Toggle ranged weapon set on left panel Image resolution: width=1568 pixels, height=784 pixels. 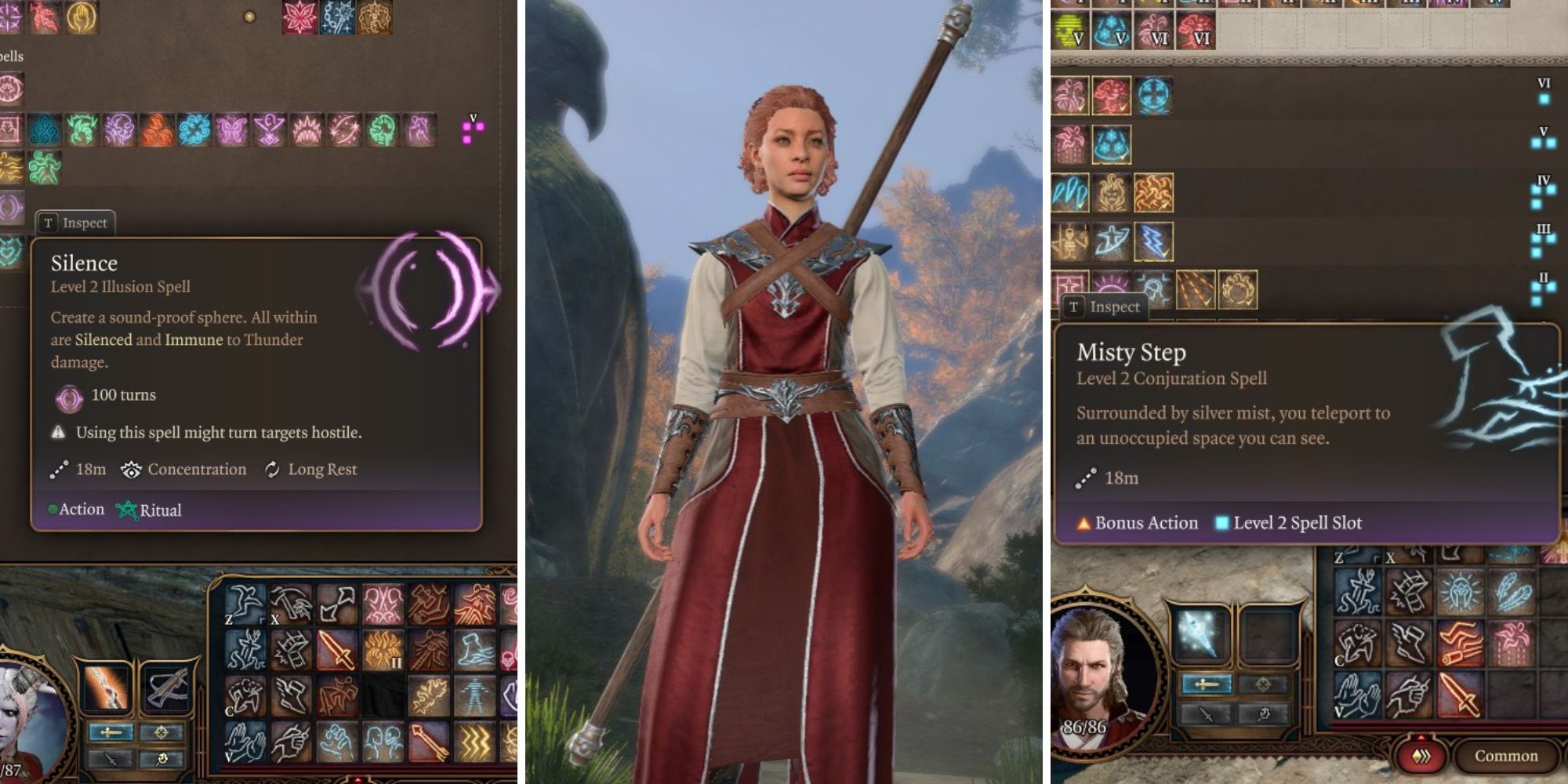161,733
